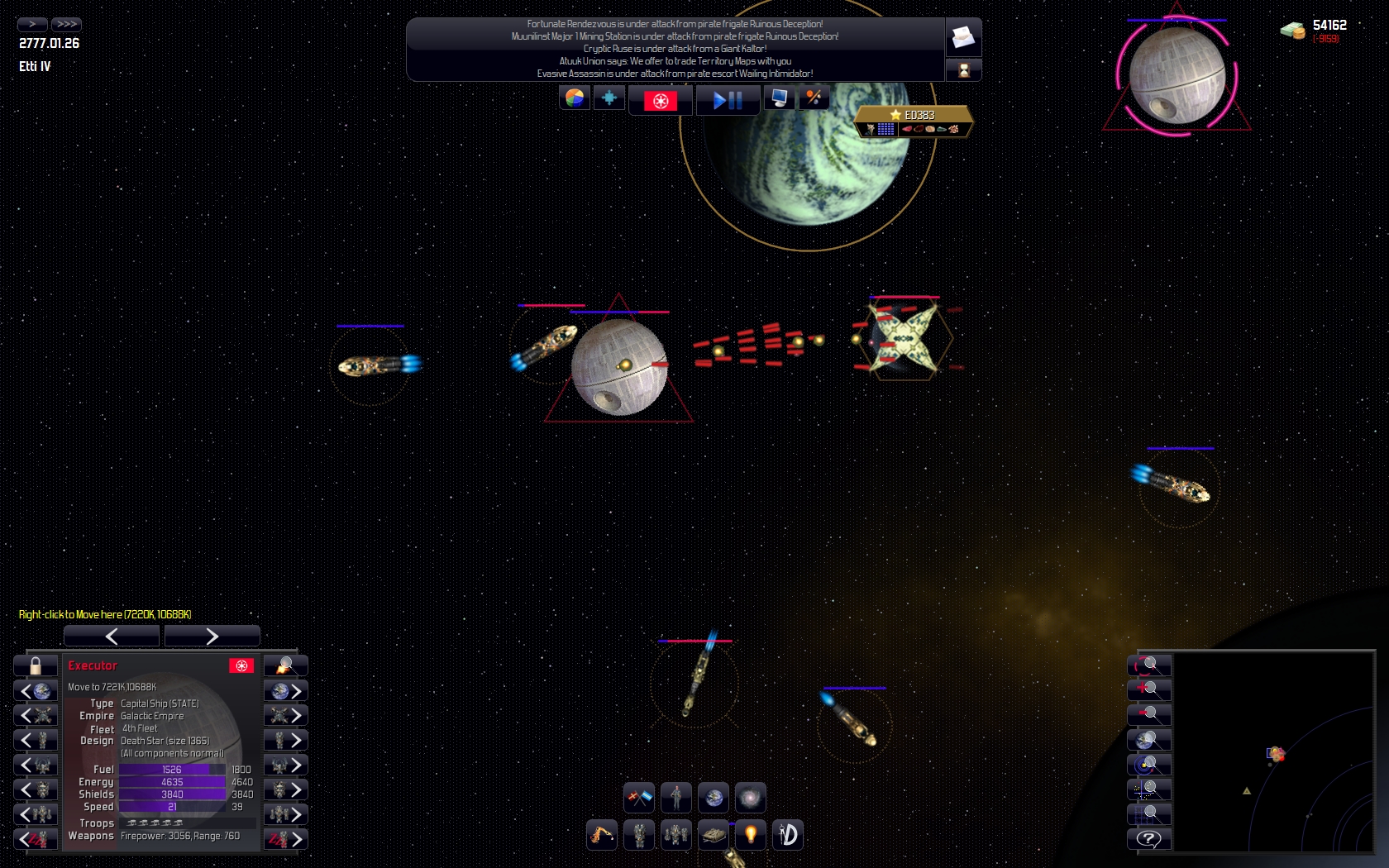Image resolution: width=1389 pixels, height=868 pixels.
Task: Toggle the padlock button on the selection panel
Action: (x=36, y=665)
